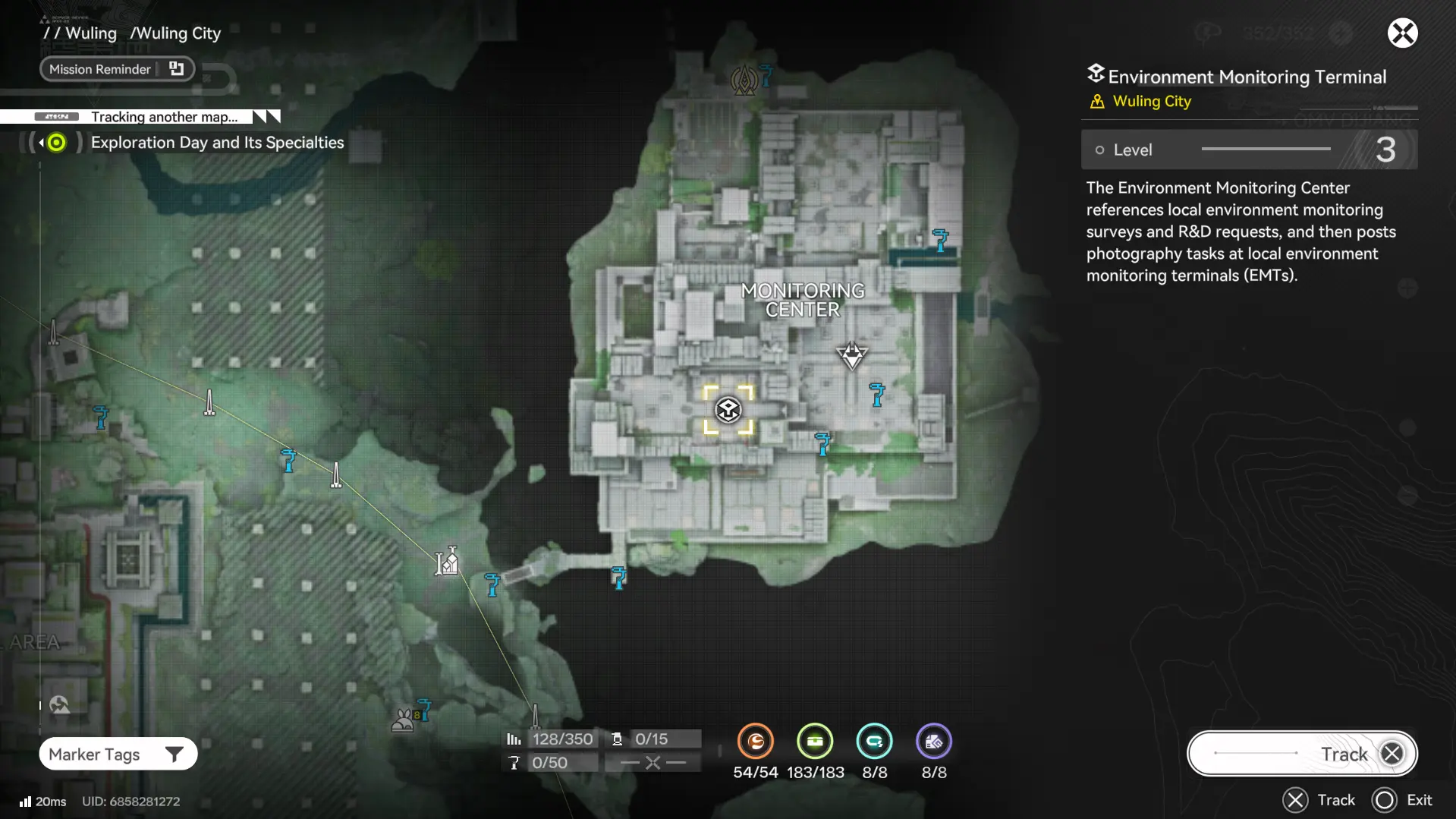Select the rabbit-shaped marker on the map
Image resolution: width=1456 pixels, height=819 pixels.
403,720
